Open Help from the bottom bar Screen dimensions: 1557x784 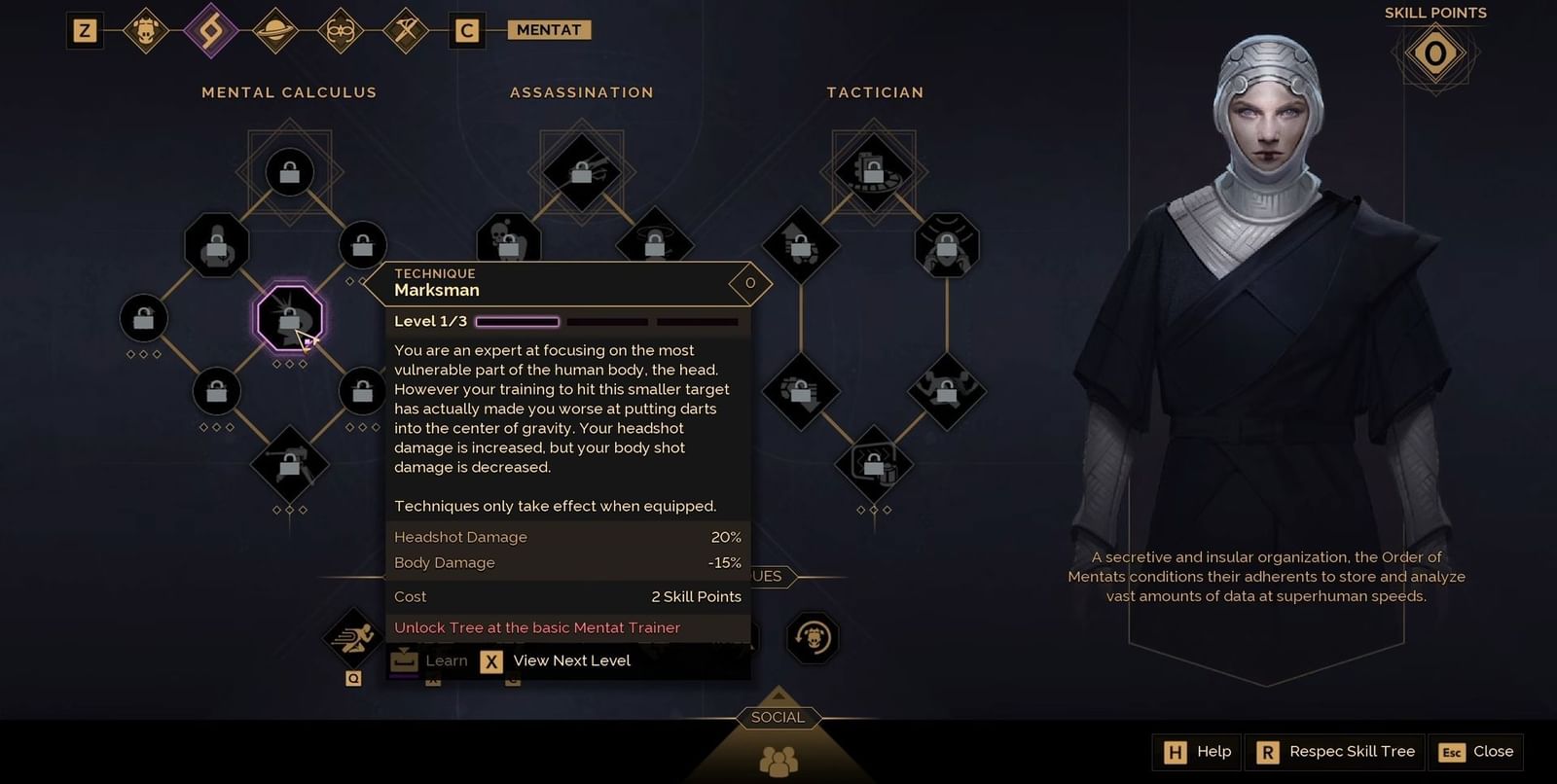pyautogui.click(x=1195, y=751)
